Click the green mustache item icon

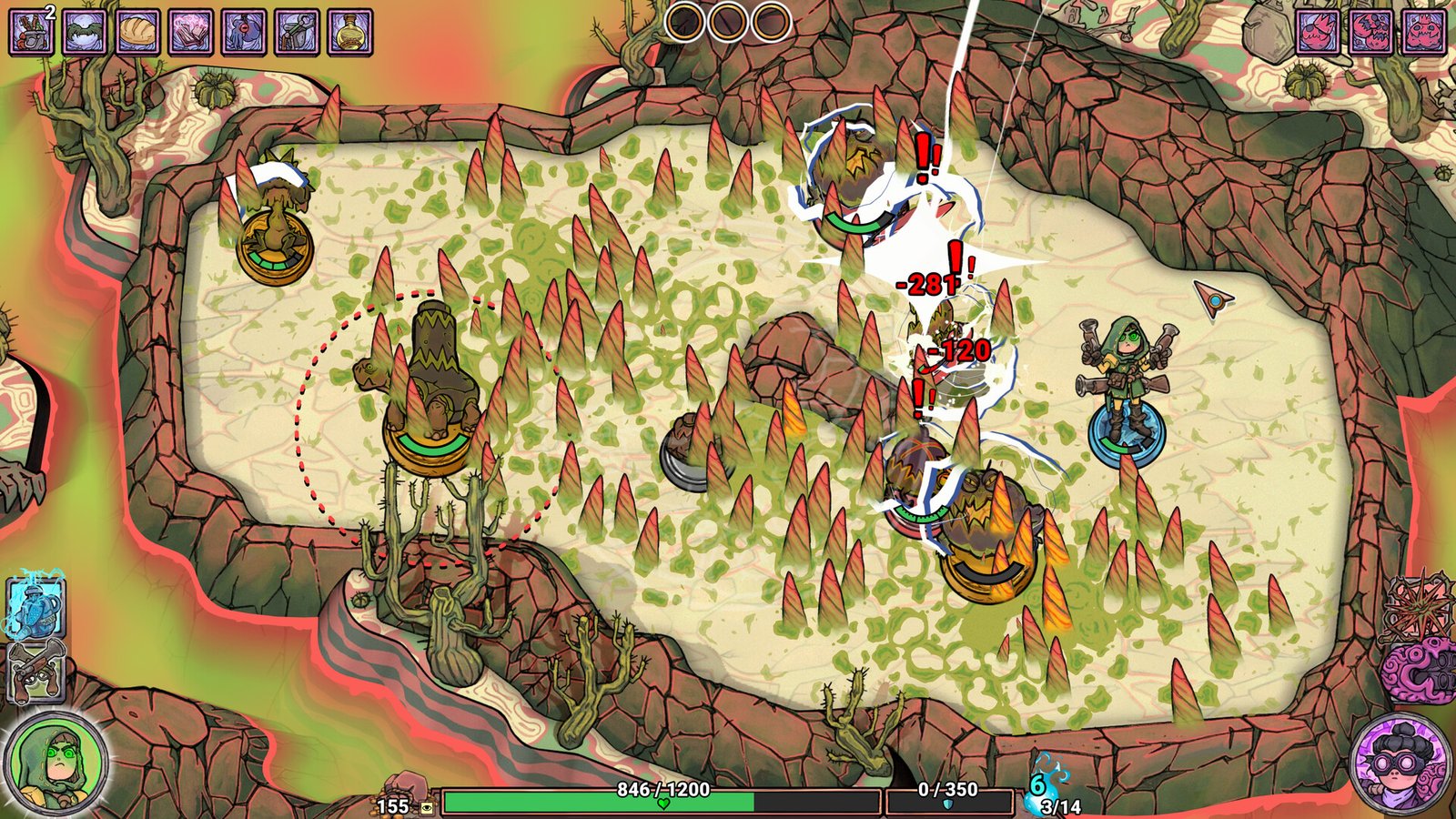86,32
